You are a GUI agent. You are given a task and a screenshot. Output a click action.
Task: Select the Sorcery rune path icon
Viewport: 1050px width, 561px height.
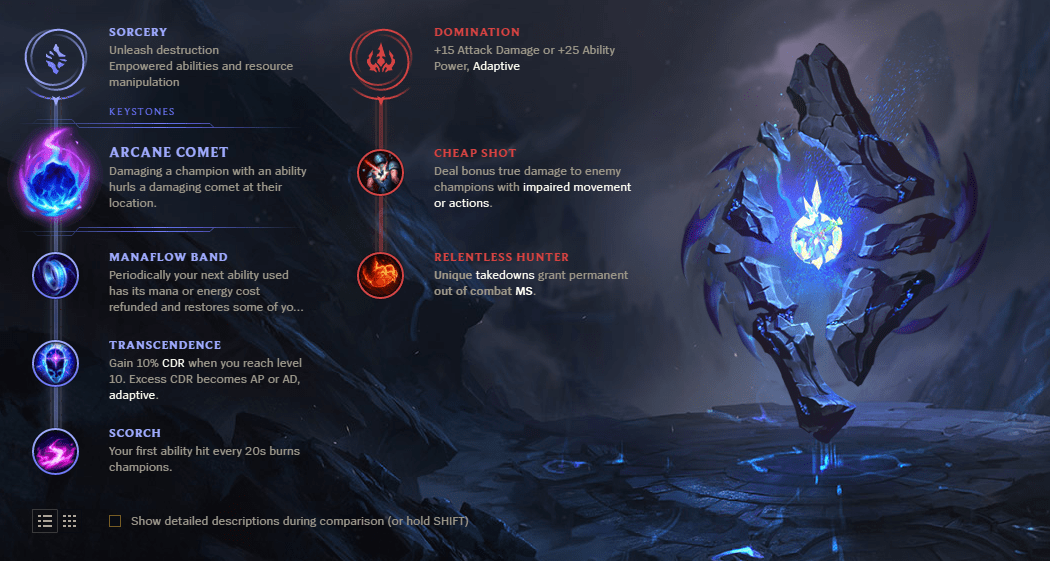coord(55,59)
